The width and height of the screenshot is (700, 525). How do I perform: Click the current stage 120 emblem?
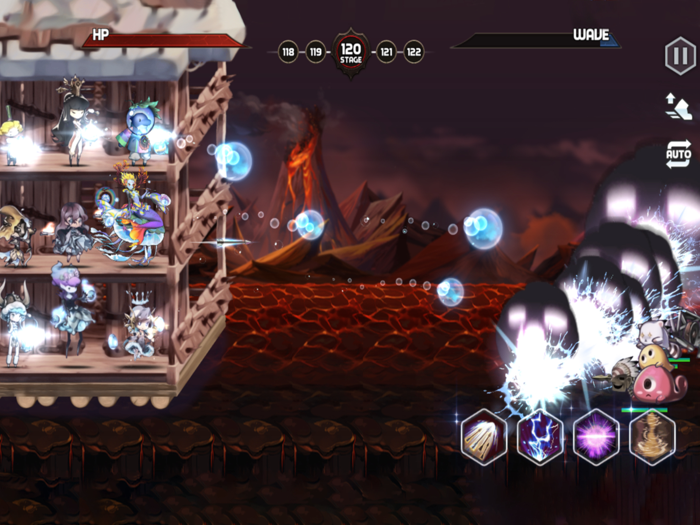click(x=351, y=51)
